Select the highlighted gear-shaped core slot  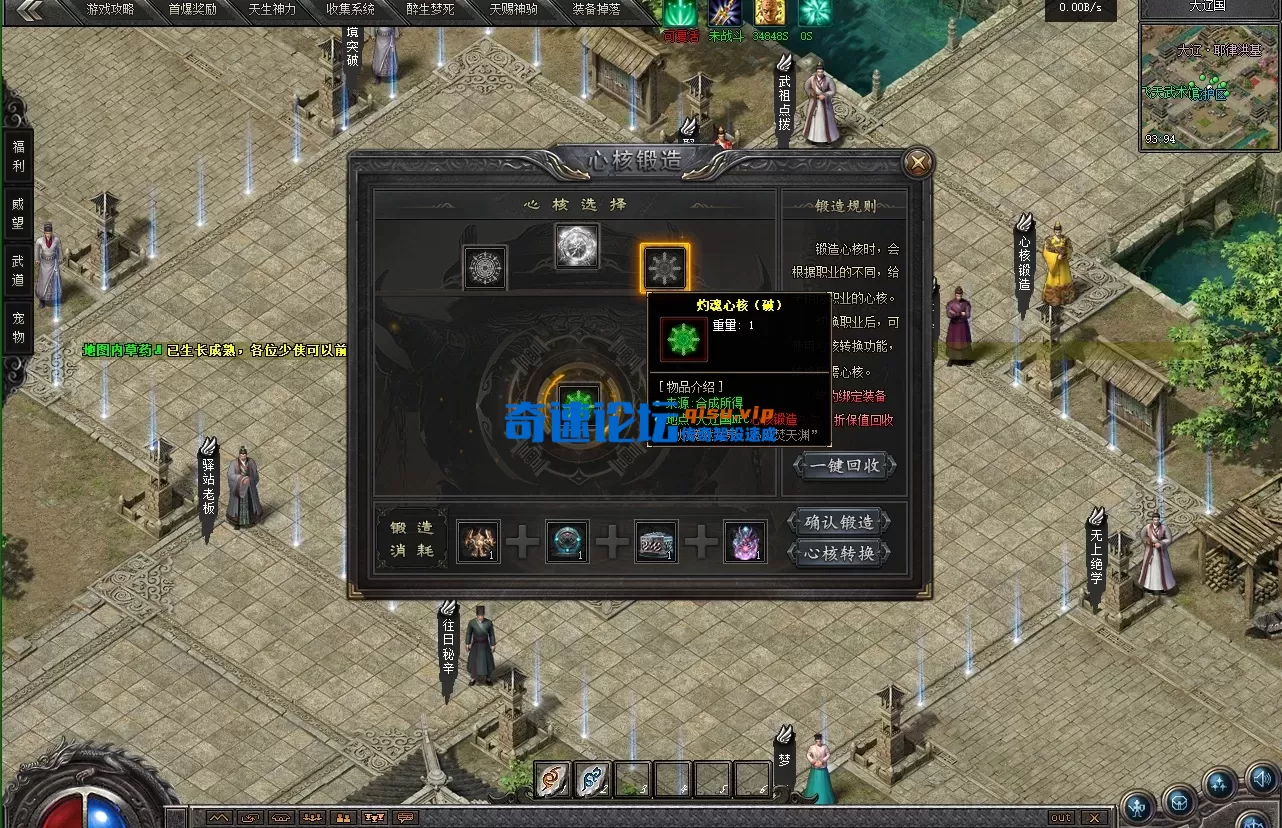point(664,268)
